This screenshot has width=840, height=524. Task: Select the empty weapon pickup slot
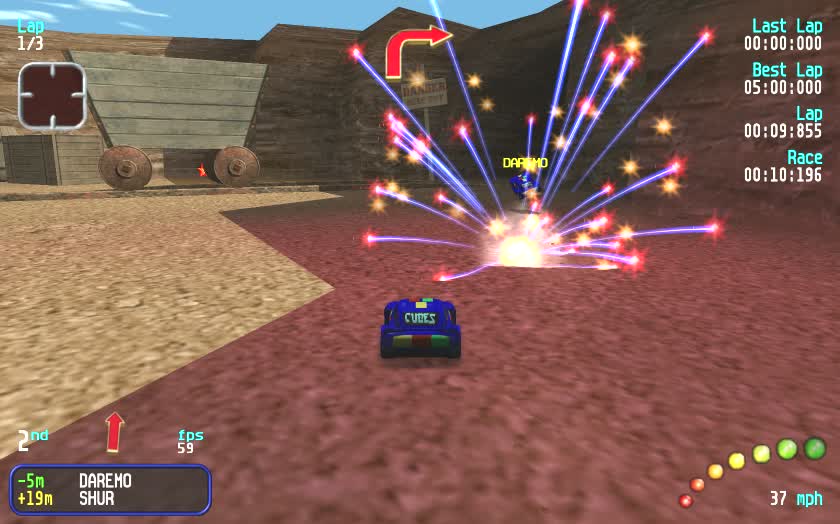51,96
